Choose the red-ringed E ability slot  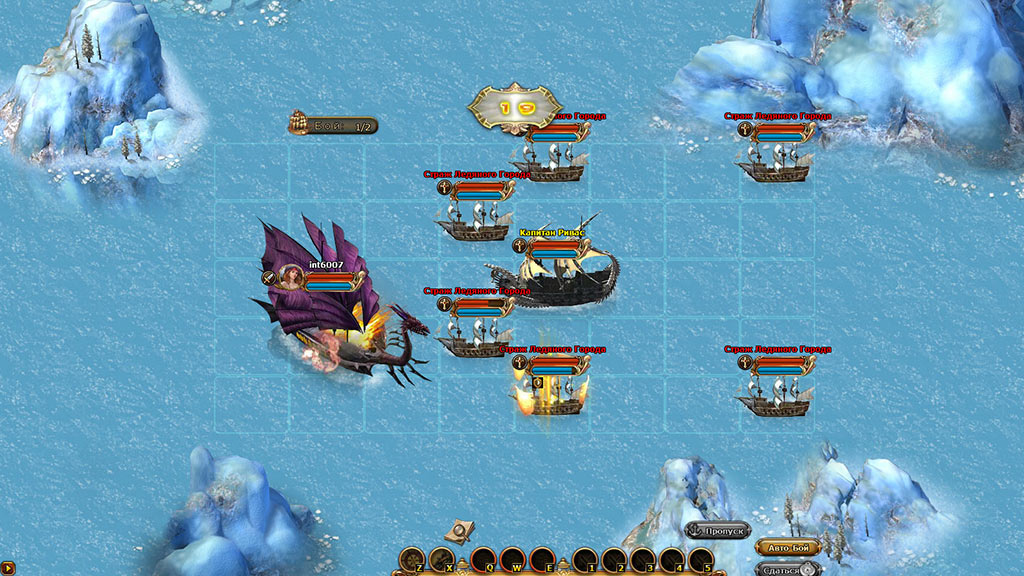(542, 560)
